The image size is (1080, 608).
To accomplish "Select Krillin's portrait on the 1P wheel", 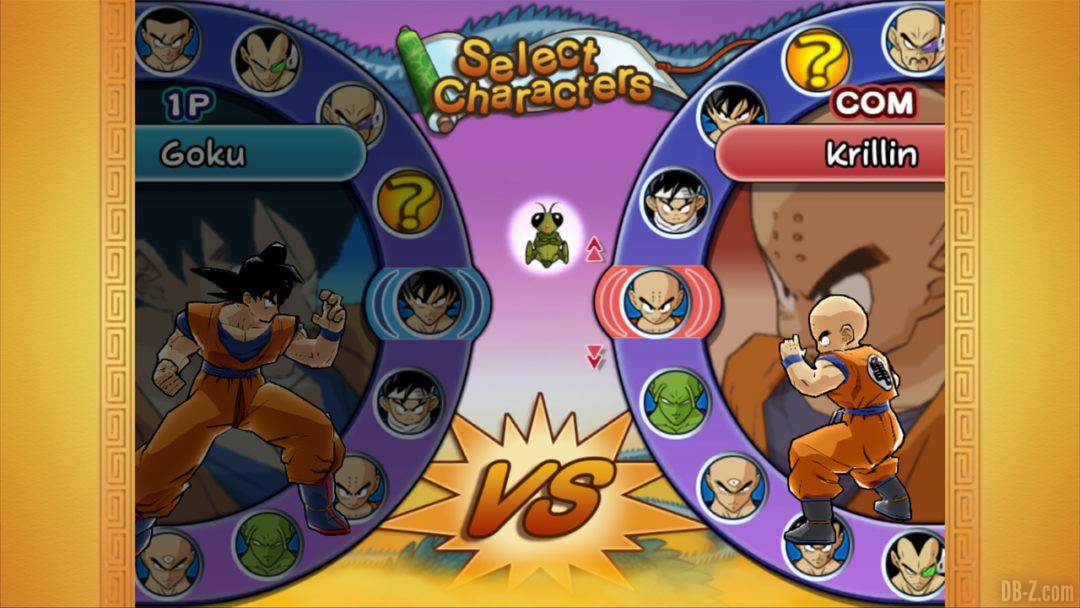I will pyautogui.click(x=355, y=486).
